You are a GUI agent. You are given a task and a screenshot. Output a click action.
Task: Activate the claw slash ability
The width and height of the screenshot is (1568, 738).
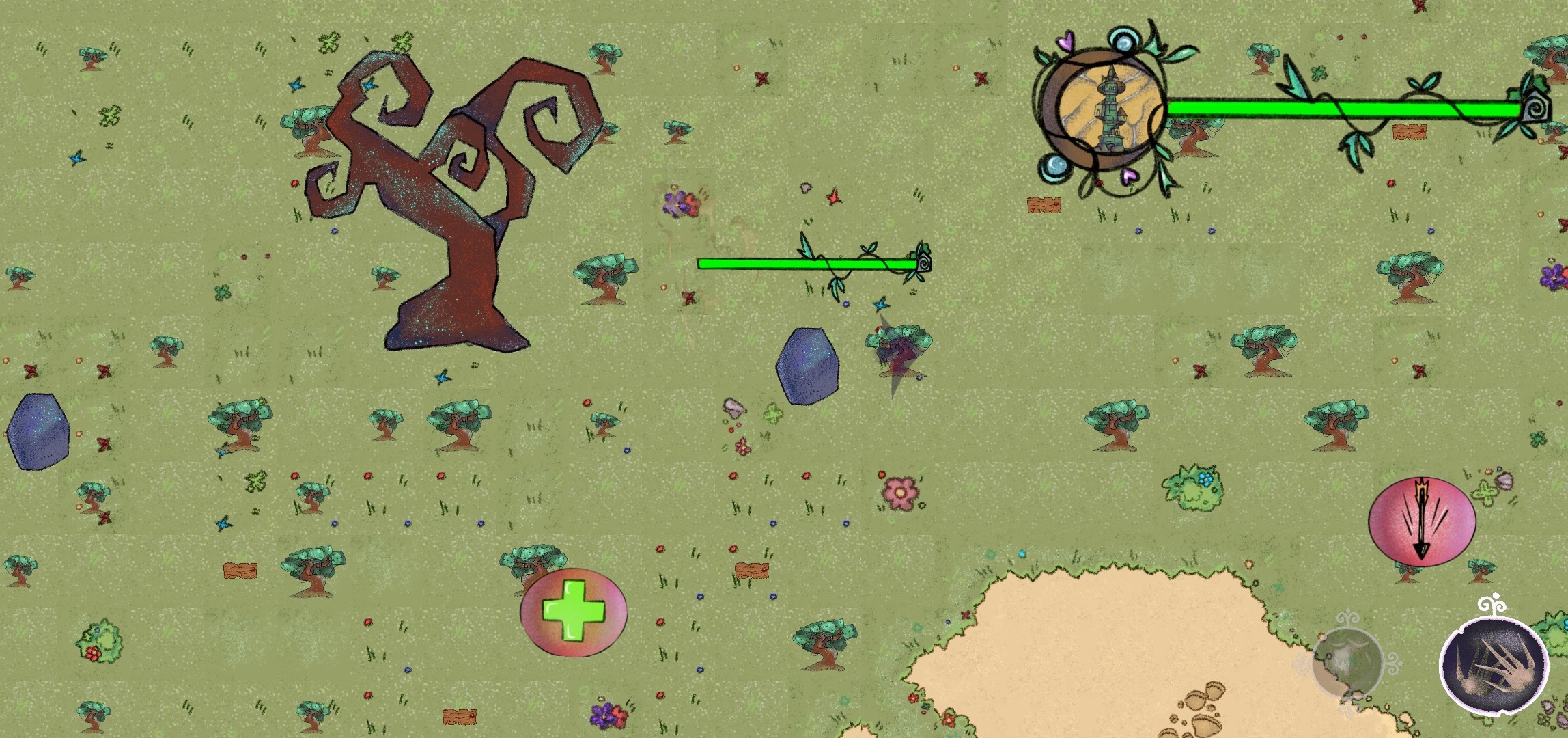(x=1494, y=664)
